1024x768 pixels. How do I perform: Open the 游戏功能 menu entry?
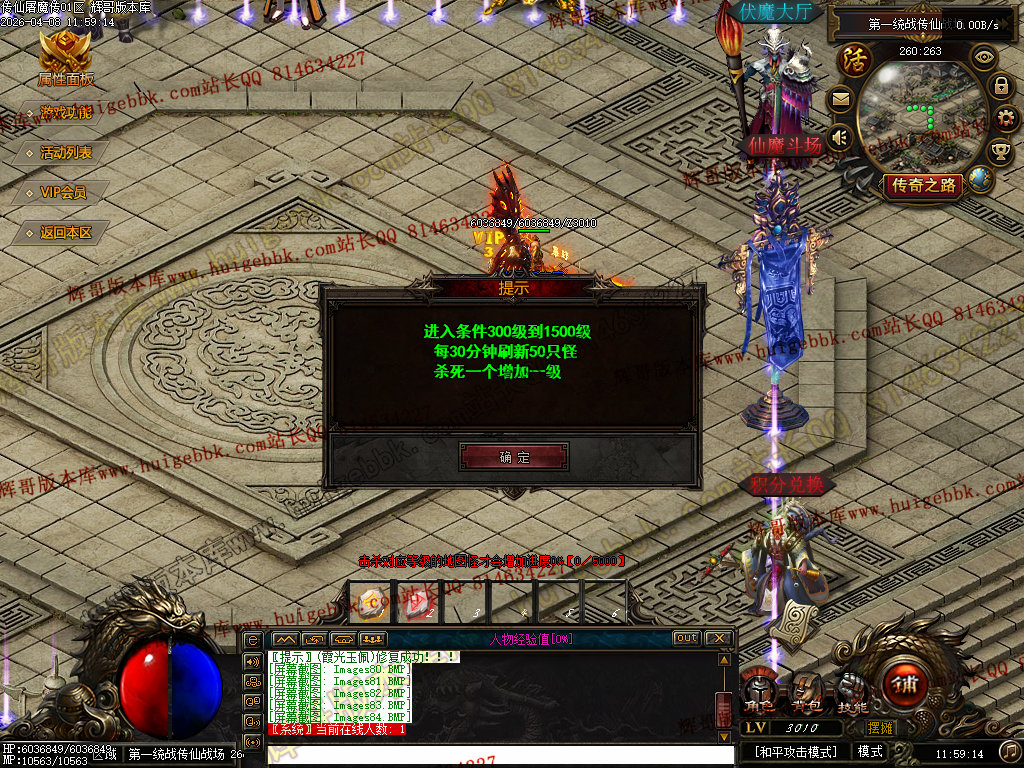[x=65, y=113]
